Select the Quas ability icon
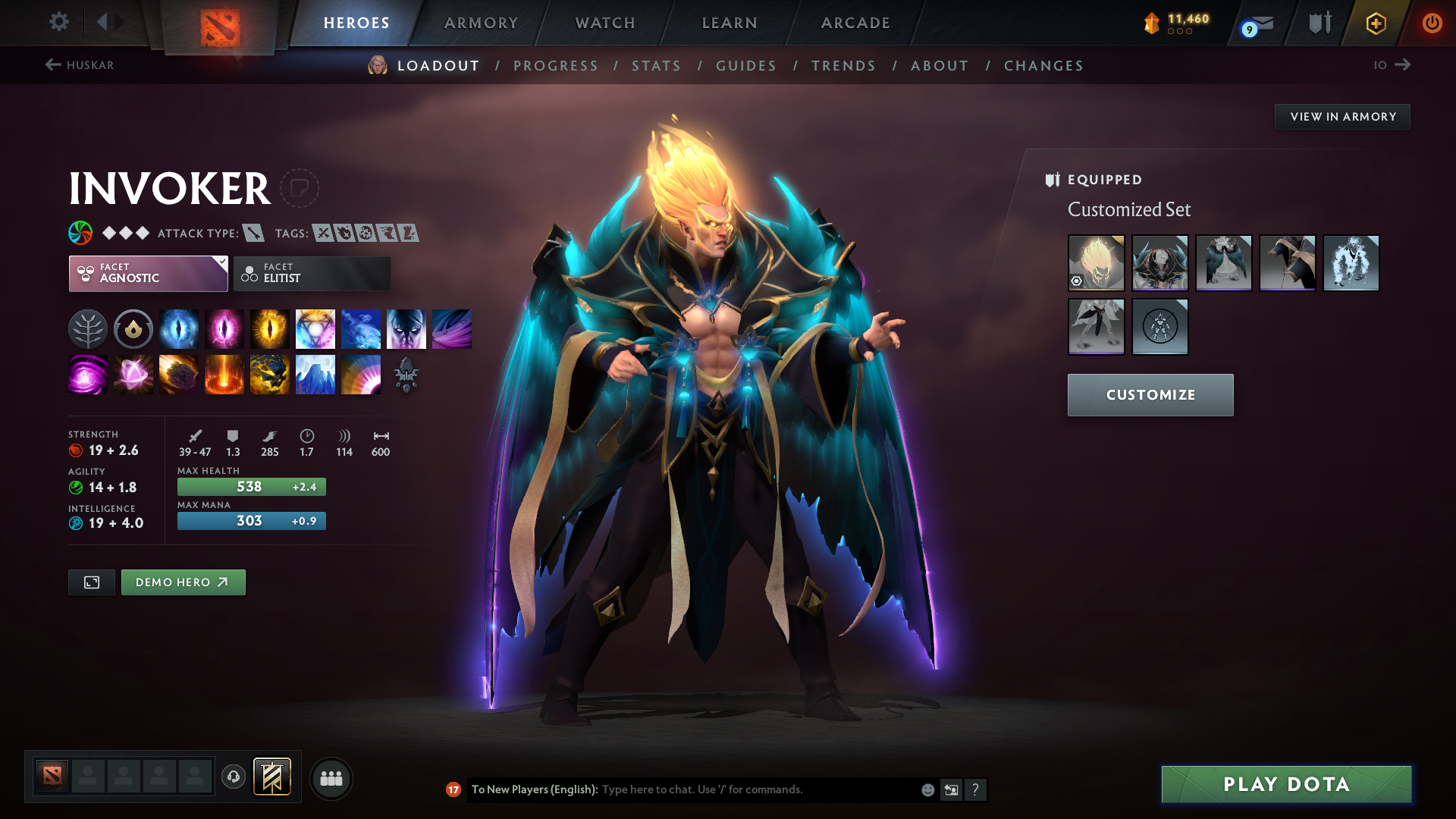Image resolution: width=1456 pixels, height=819 pixels. (179, 328)
